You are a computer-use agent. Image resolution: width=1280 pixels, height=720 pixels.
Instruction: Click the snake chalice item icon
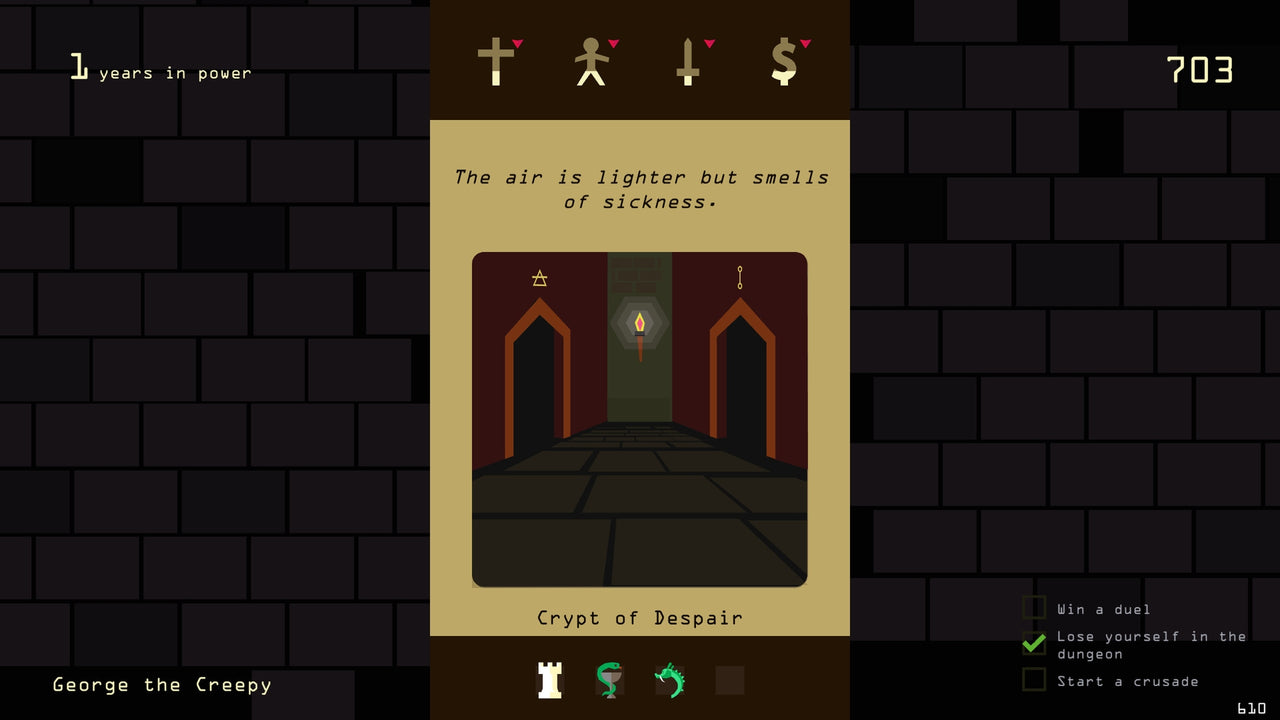[609, 680]
